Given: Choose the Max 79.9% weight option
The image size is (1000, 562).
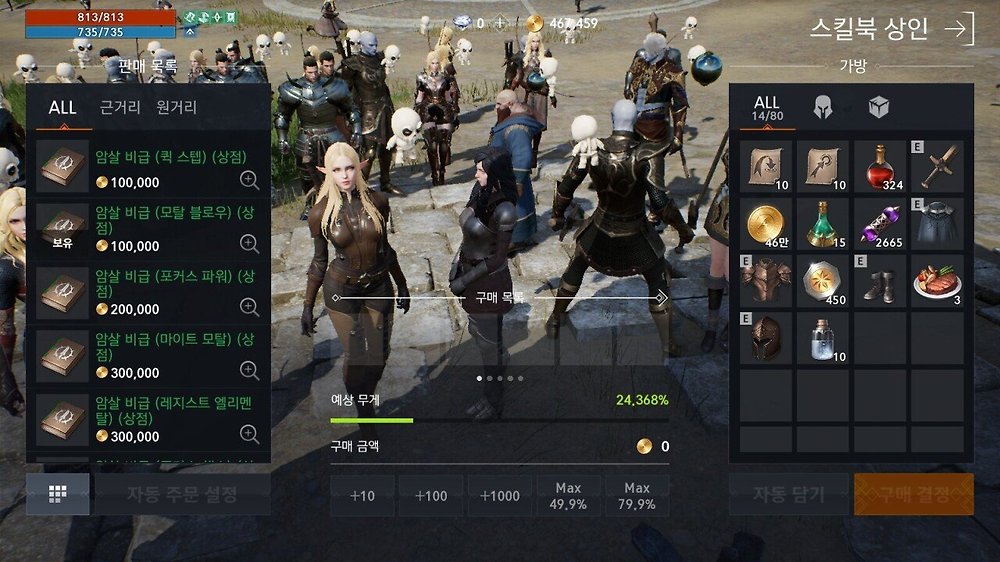Looking at the screenshot, I should point(637,496).
